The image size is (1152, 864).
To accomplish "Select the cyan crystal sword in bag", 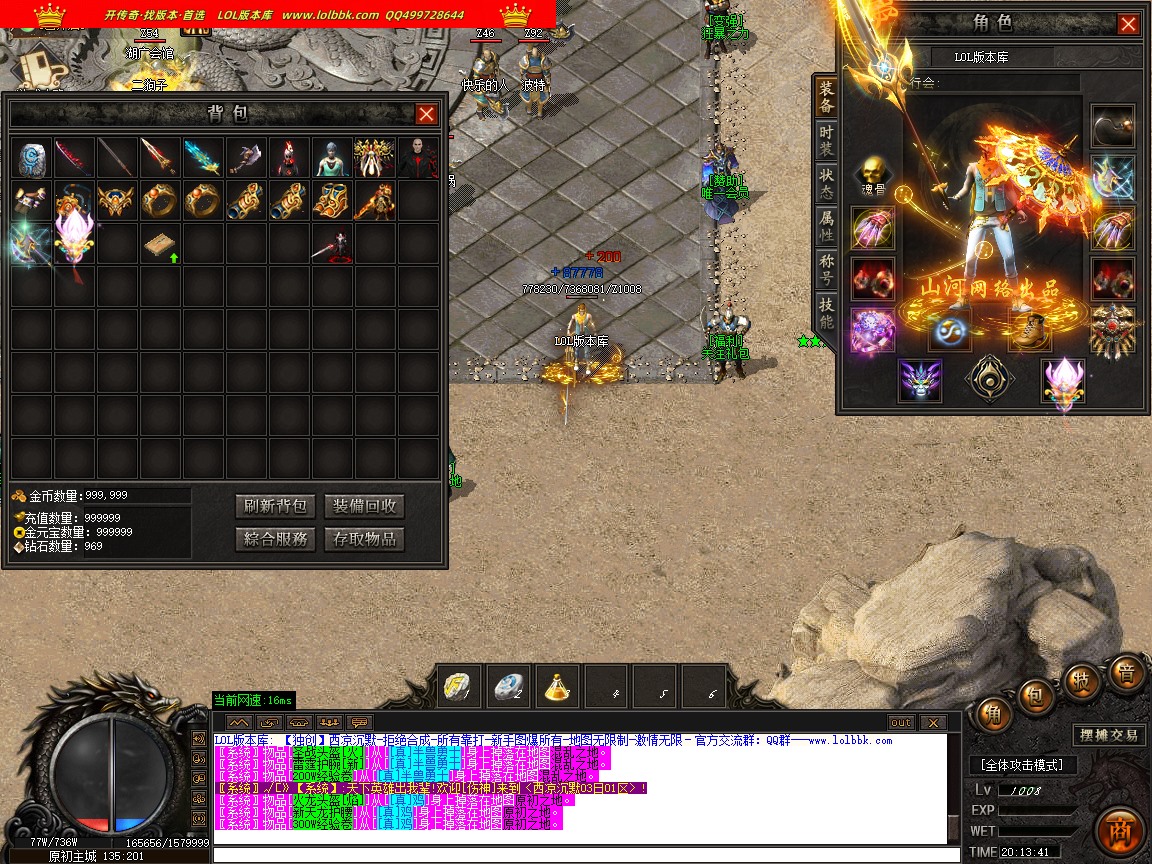I will (x=203, y=158).
